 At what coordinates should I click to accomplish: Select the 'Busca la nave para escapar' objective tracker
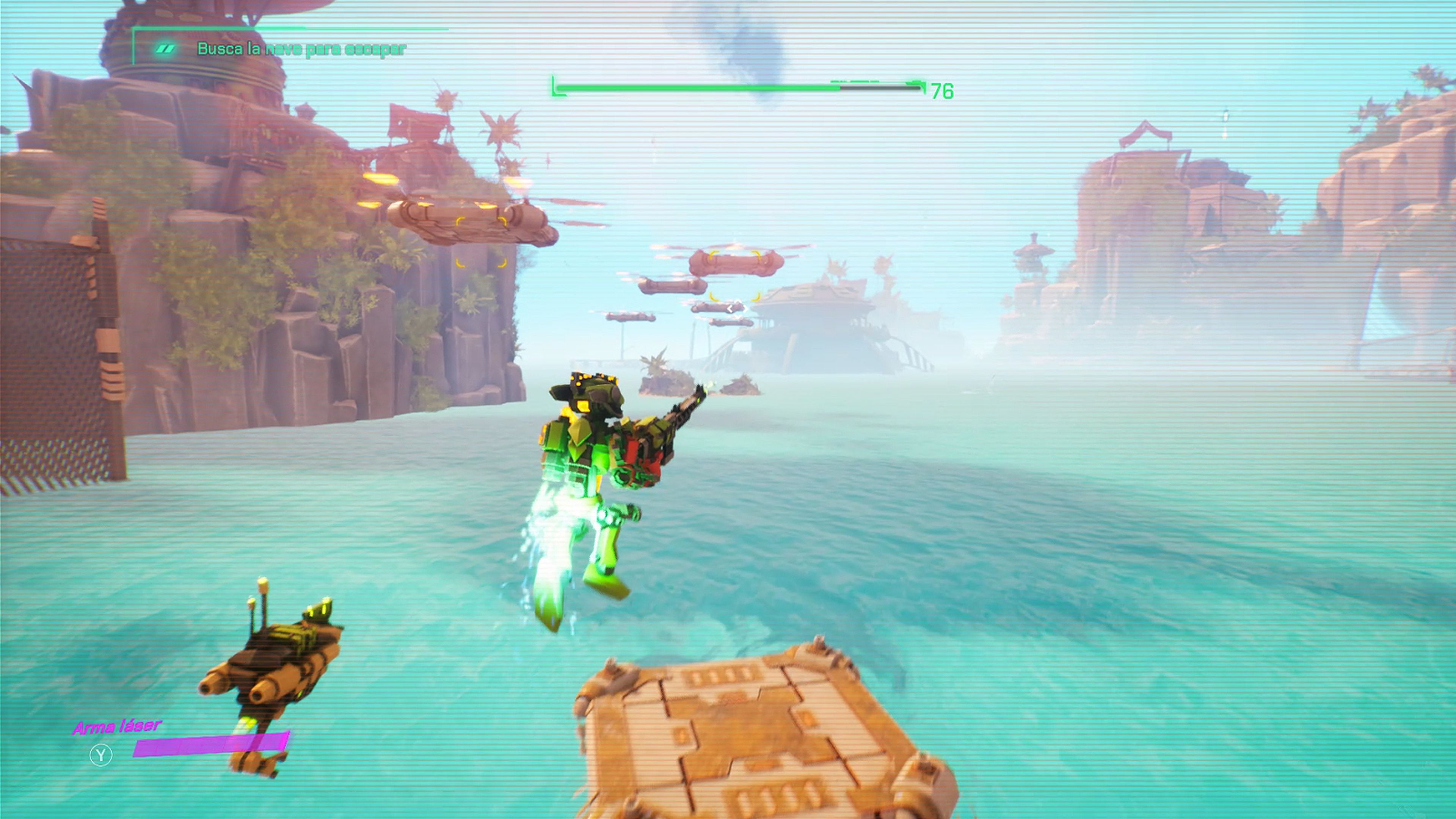click(x=301, y=49)
